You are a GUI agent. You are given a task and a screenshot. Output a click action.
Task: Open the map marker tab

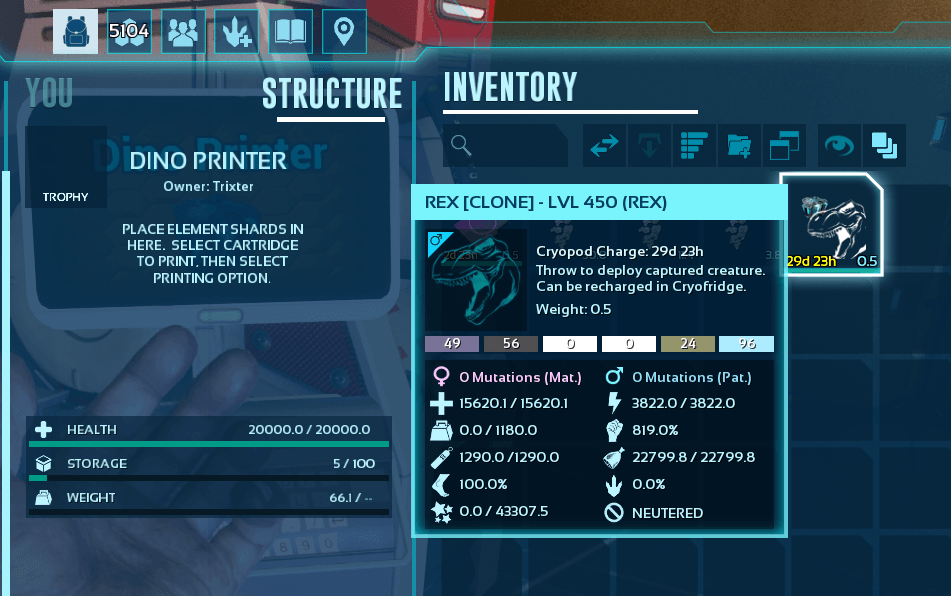[344, 32]
